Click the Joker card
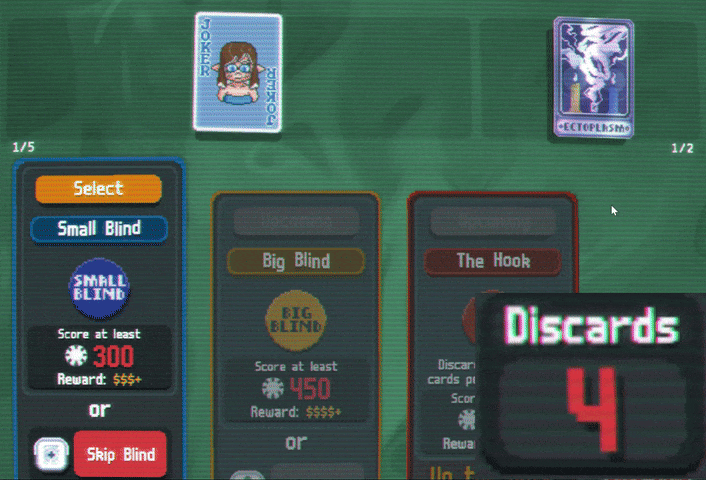The width and height of the screenshot is (706, 480). (x=238, y=72)
